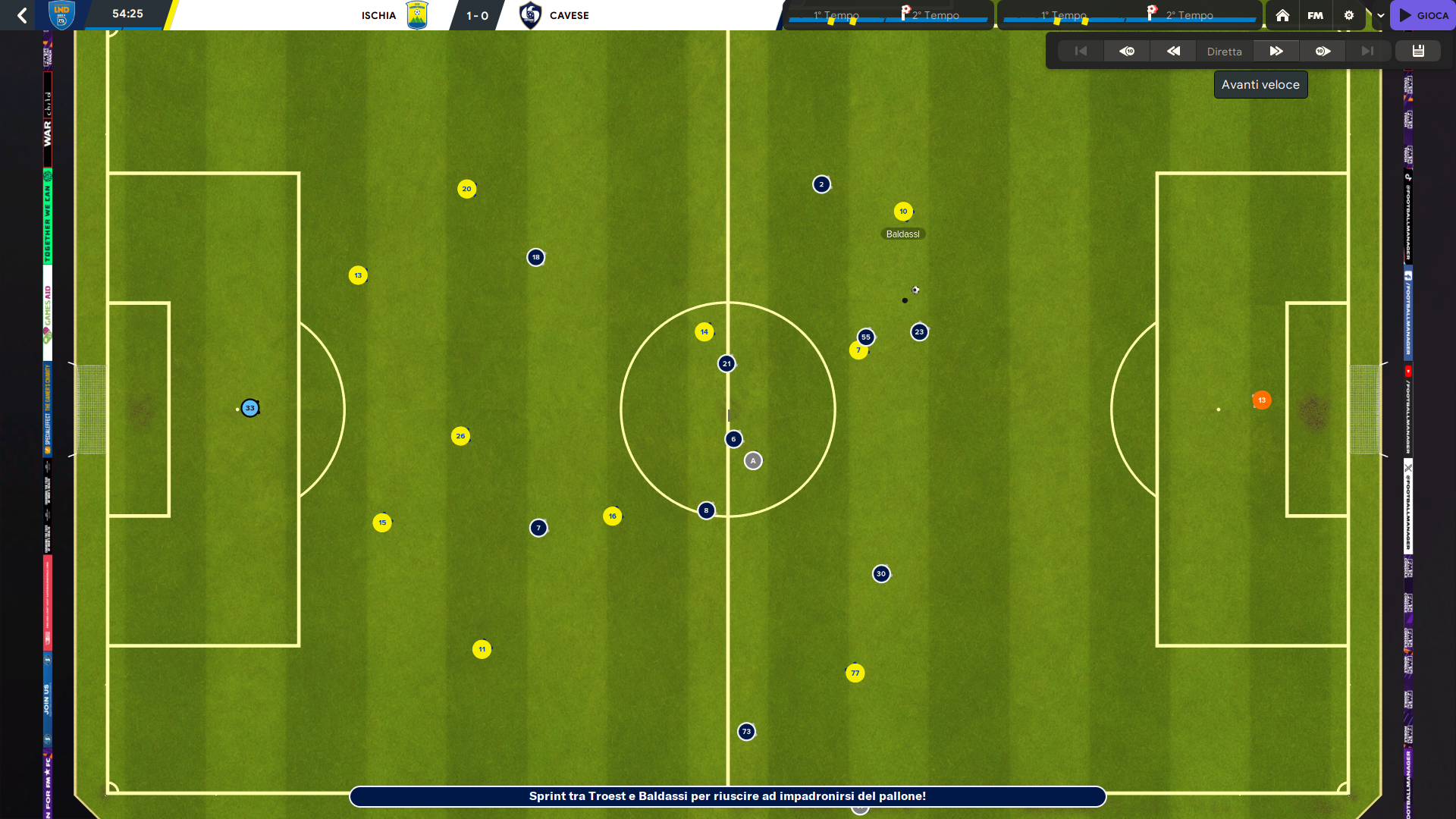The image size is (1456, 819).
Task: Save the highlight using the floppy disk icon
Action: click(x=1418, y=51)
